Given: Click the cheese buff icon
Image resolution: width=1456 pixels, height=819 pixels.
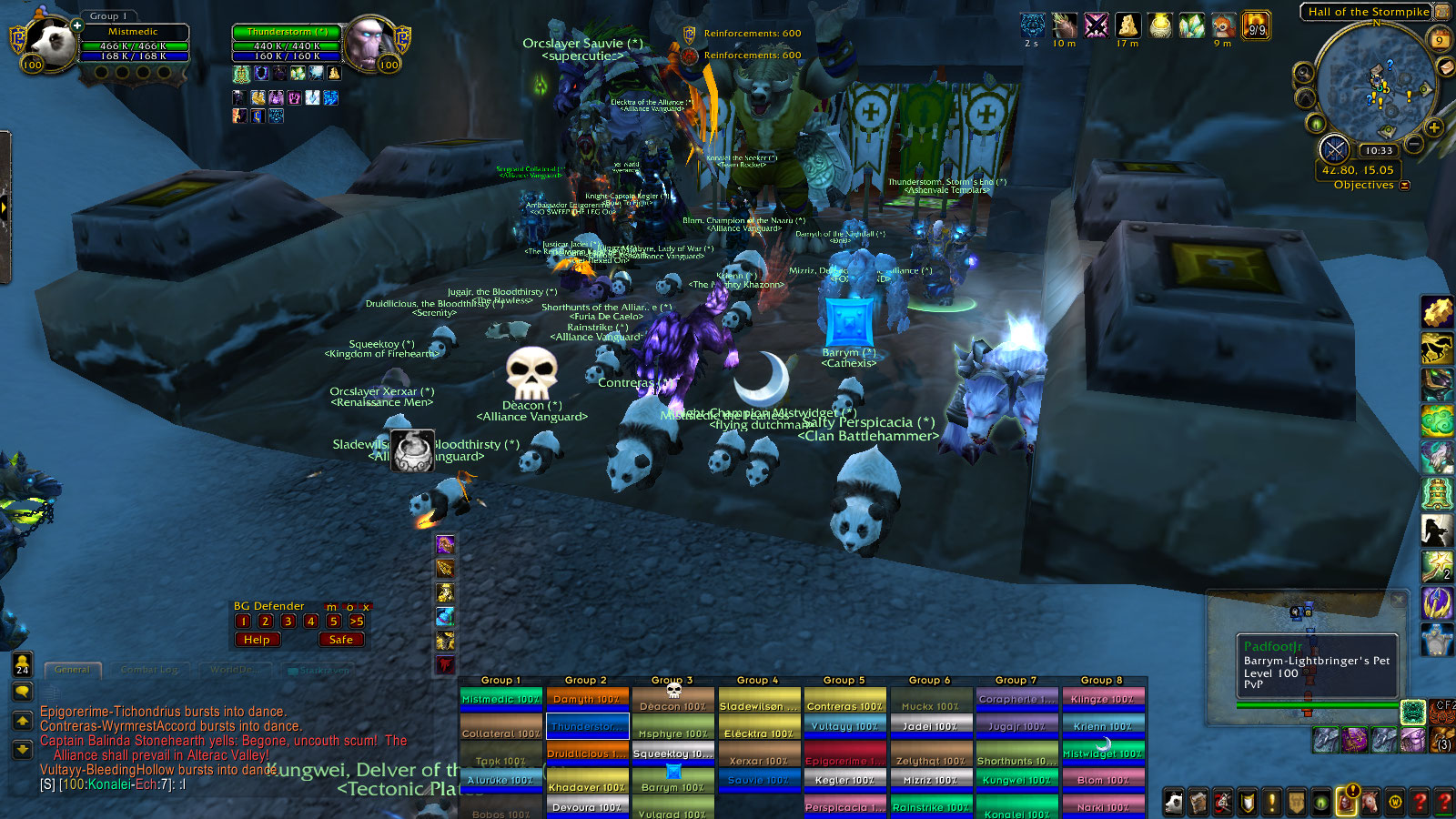Looking at the screenshot, I should pos(1127,25).
